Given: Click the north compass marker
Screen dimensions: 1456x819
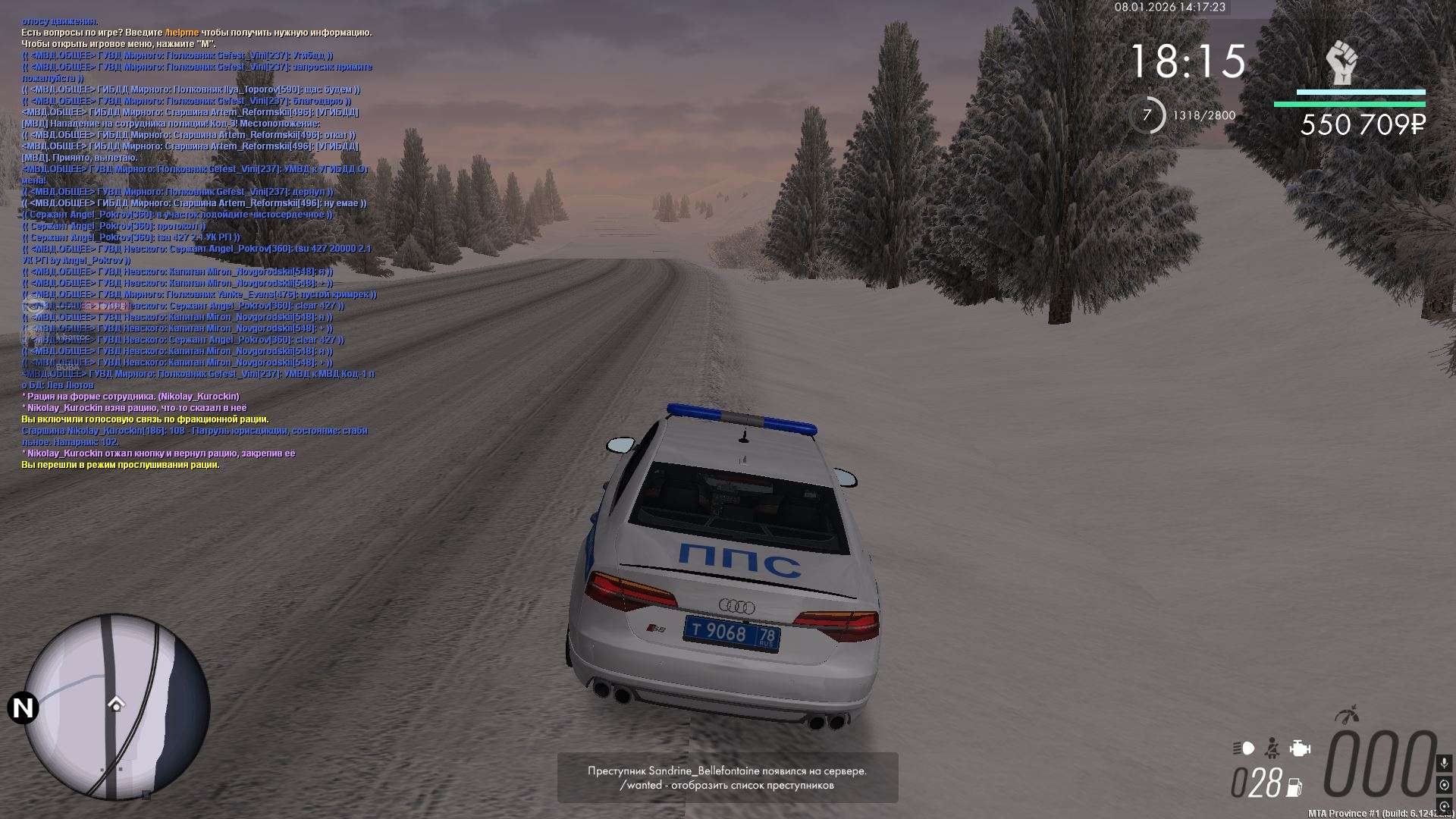Looking at the screenshot, I should tap(23, 708).
